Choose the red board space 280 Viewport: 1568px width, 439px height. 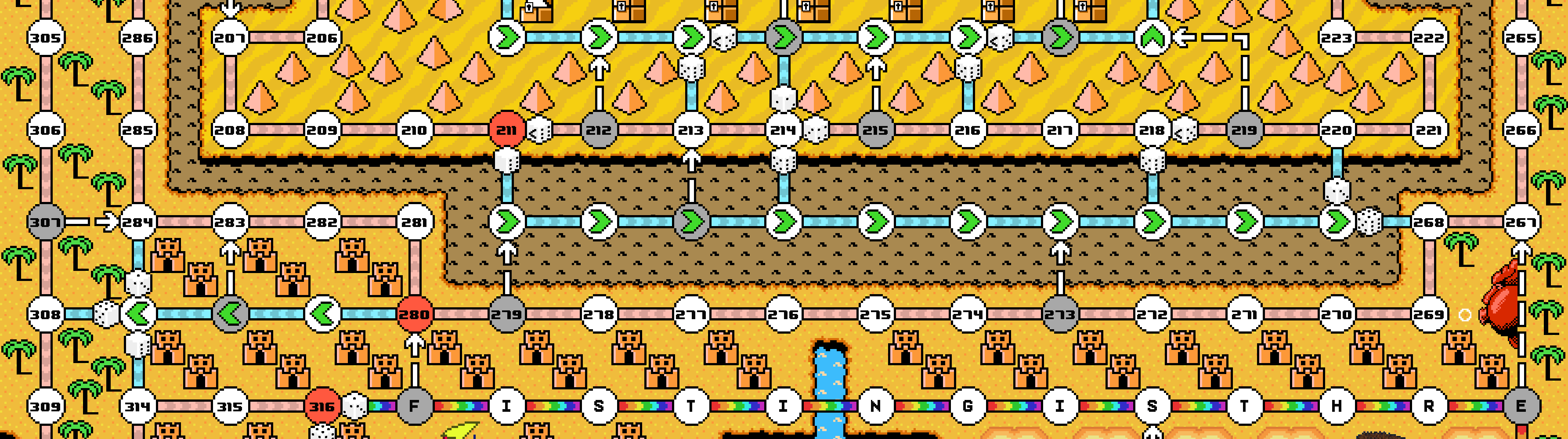point(415,314)
